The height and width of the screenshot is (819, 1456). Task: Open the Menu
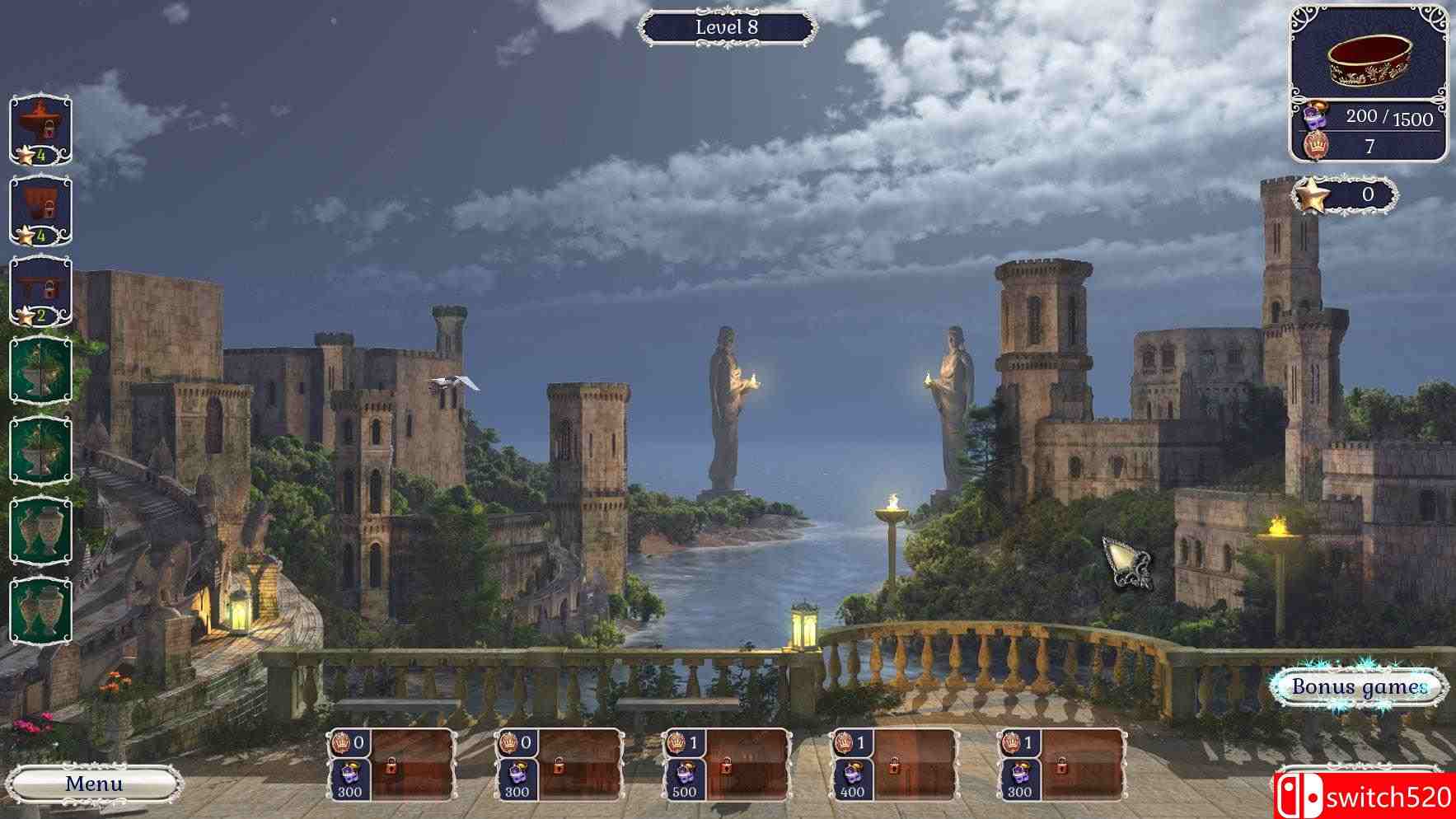[x=93, y=784]
